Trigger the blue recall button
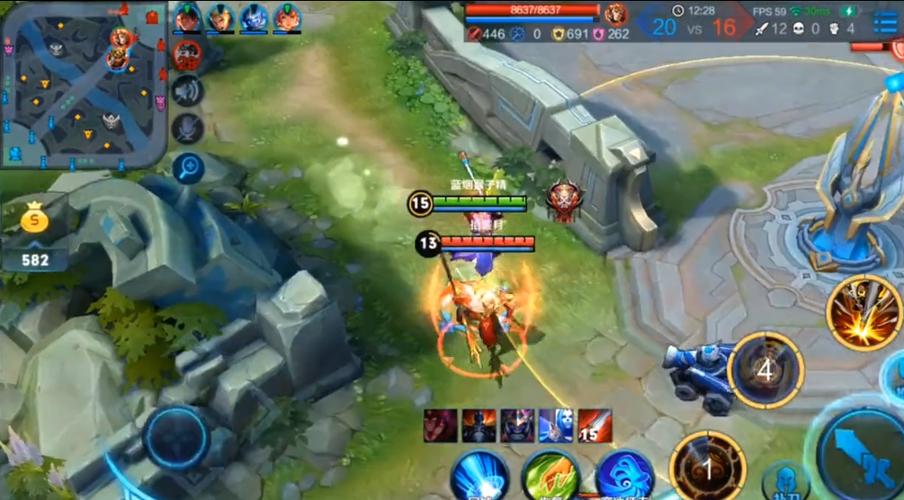Image resolution: width=904 pixels, height=500 pixels. (x=478, y=476)
